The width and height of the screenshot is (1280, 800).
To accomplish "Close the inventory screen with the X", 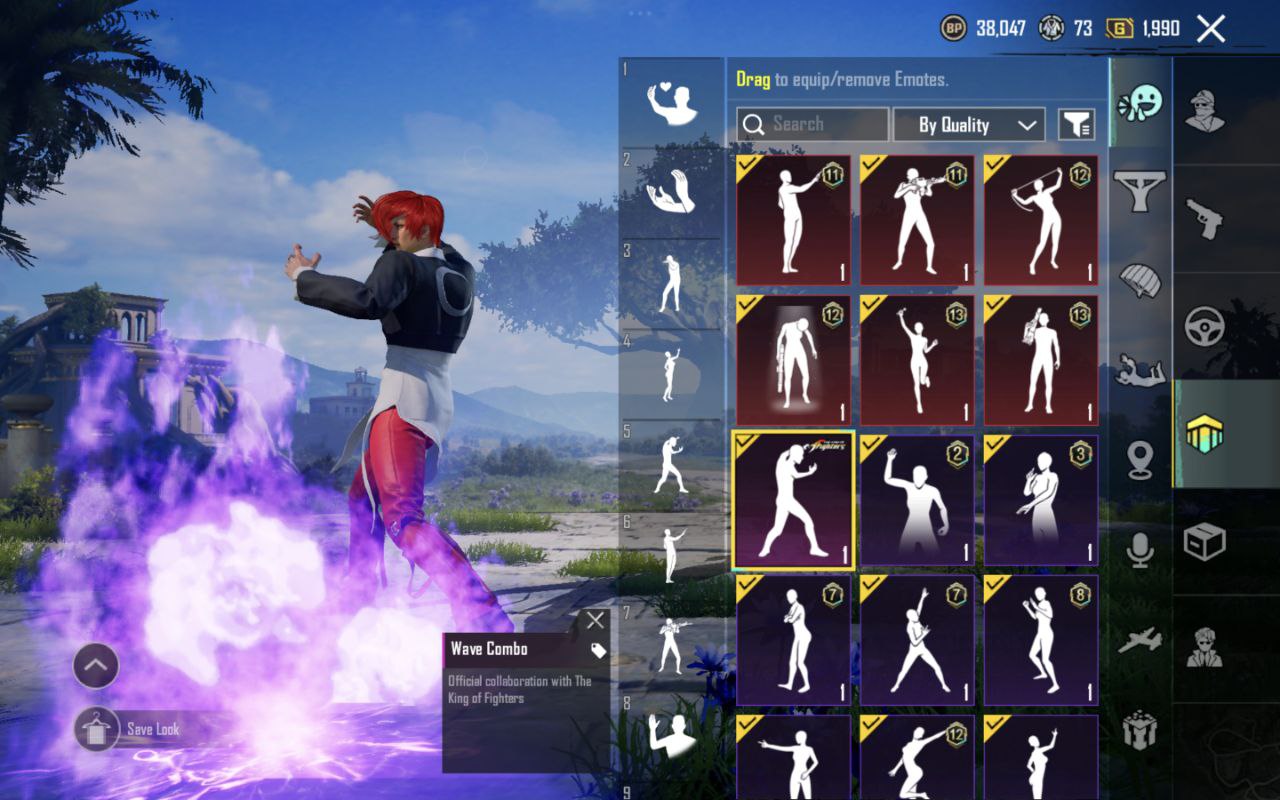I will point(1210,29).
